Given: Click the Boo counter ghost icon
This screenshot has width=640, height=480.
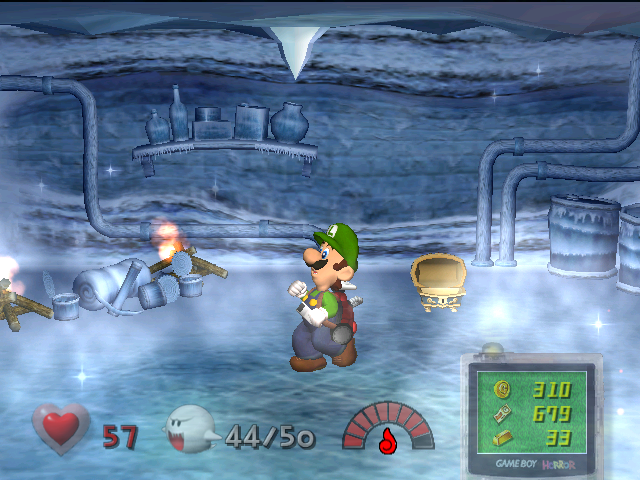Looking at the screenshot, I should (x=190, y=431).
